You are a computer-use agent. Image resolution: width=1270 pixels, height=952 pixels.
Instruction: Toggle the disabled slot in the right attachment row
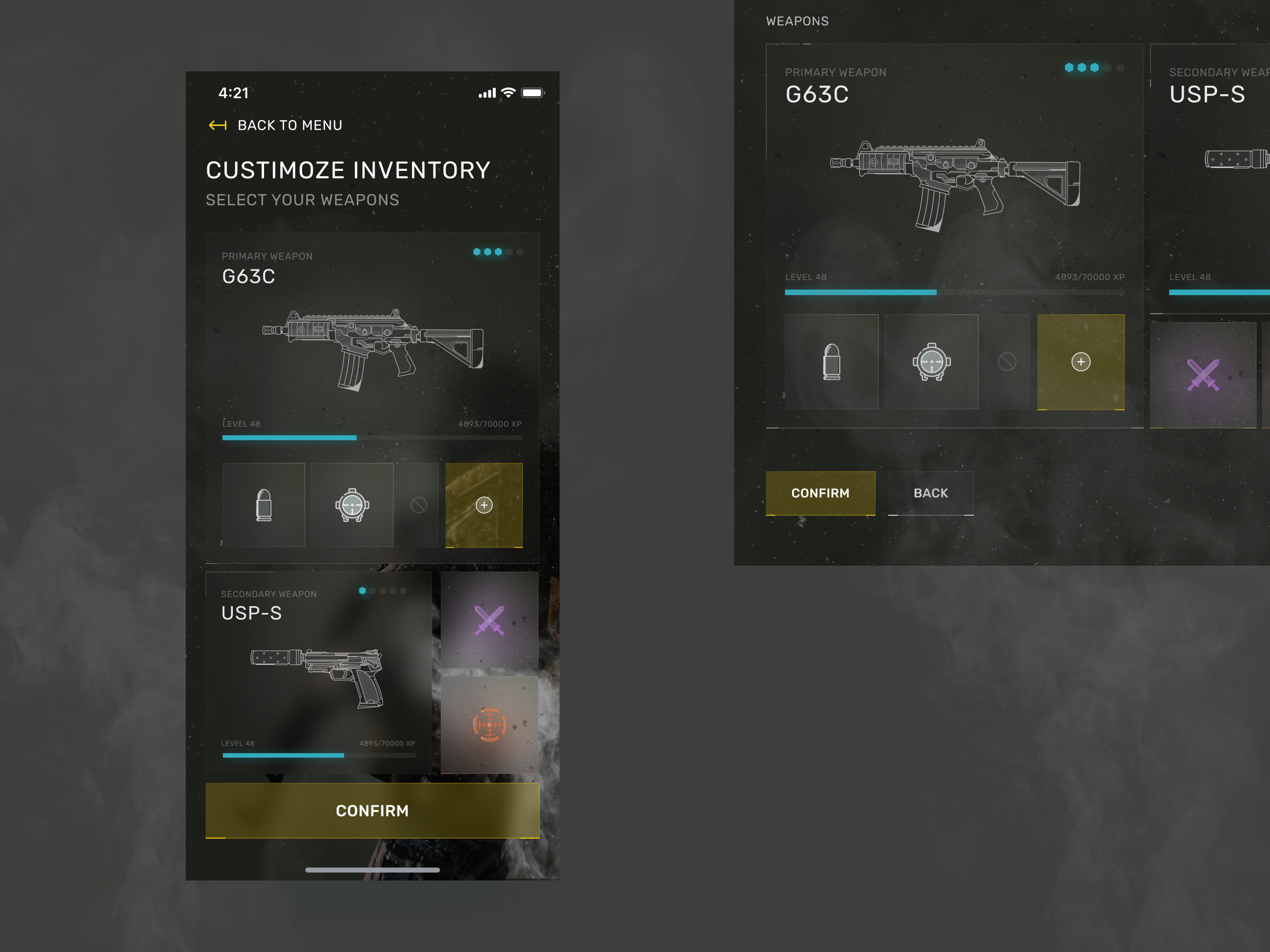pyautogui.click(x=1008, y=362)
